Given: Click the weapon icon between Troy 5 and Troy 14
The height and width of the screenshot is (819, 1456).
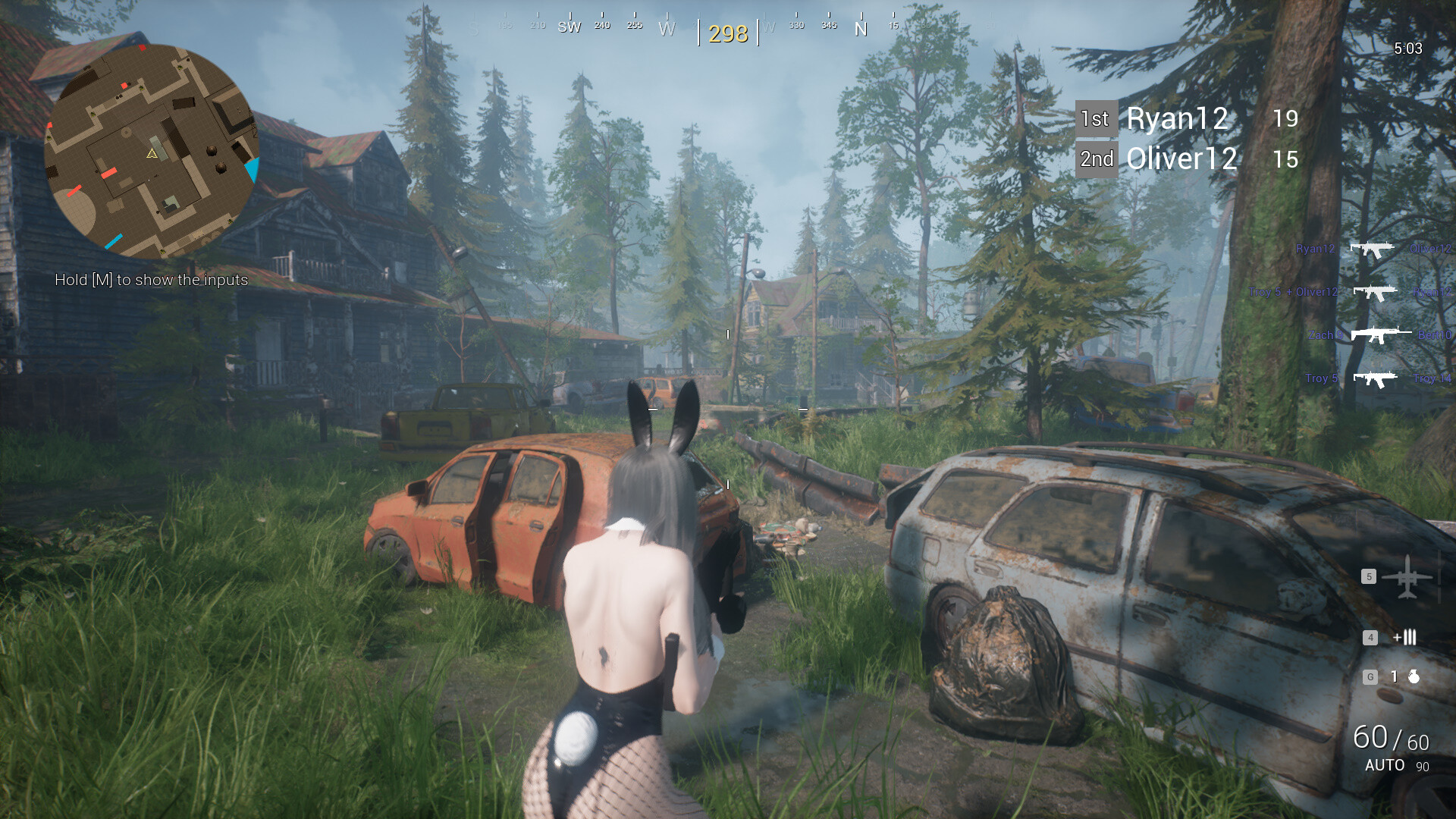Looking at the screenshot, I should click(1374, 379).
